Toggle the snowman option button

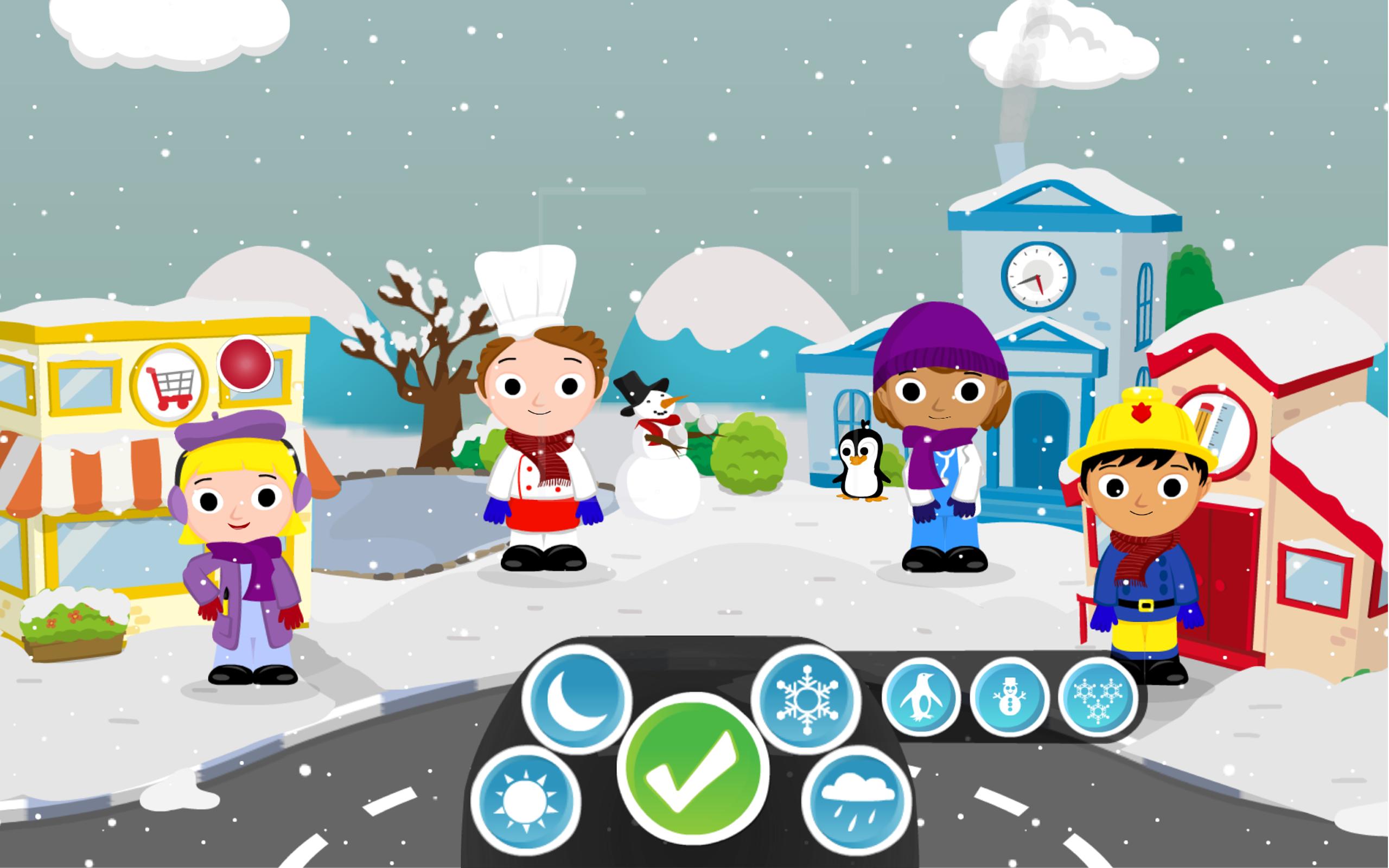click(1009, 698)
